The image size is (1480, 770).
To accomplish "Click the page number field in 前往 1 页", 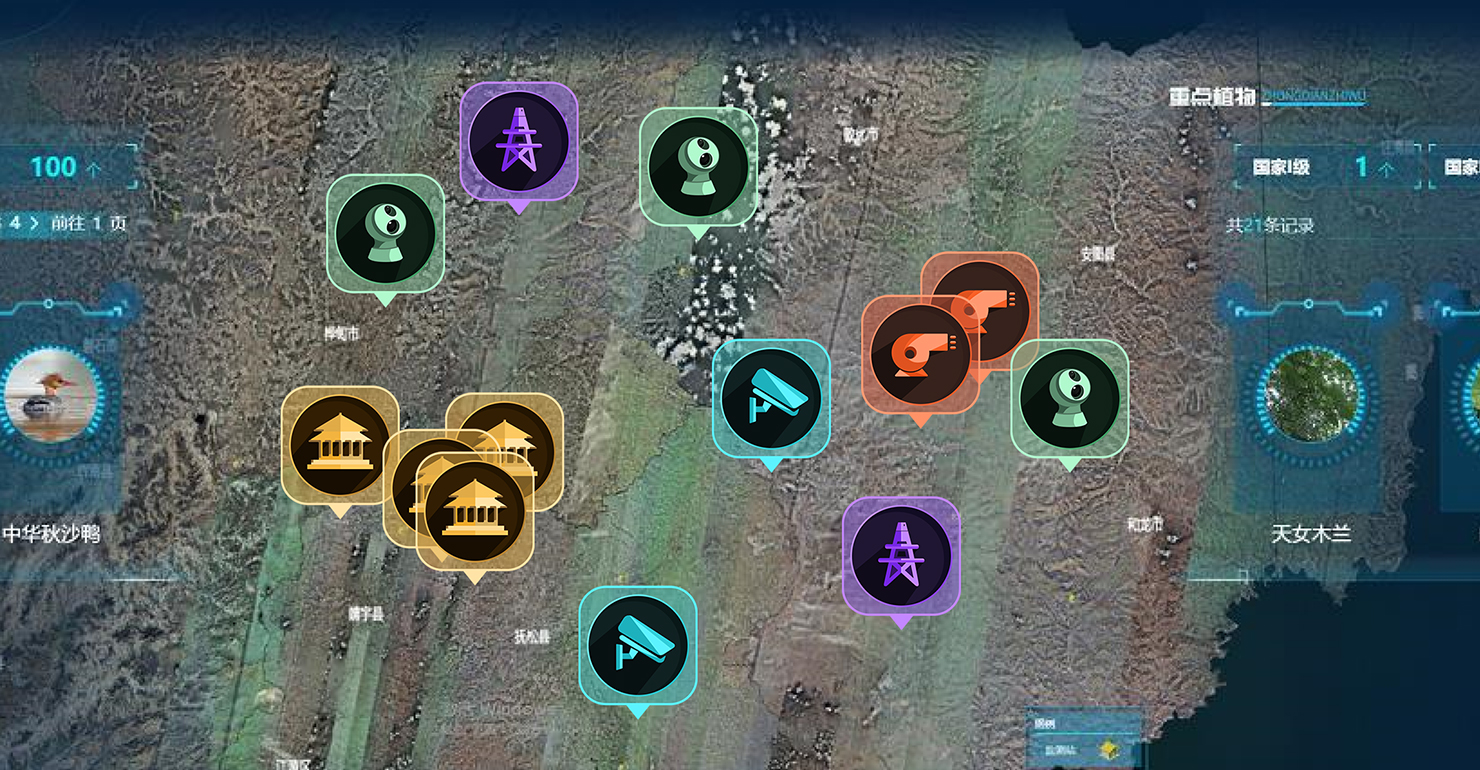I will coord(97,224).
